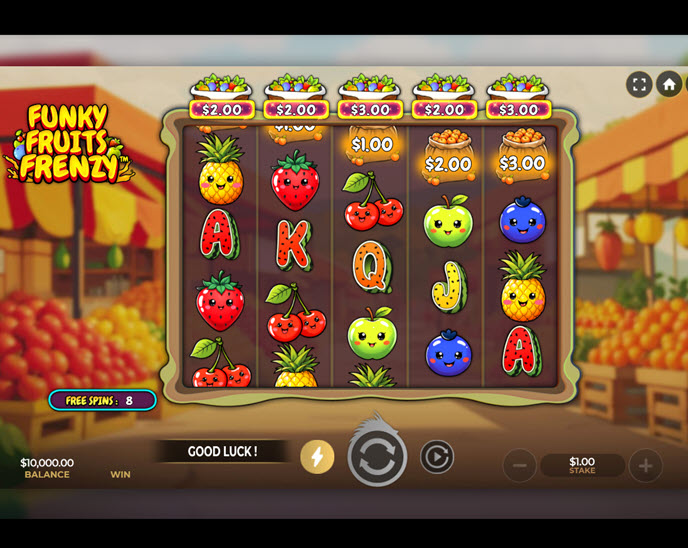Viewport: 688px width, 548px height.
Task: Spin the reels with the circular arrows button
Action: (377, 458)
